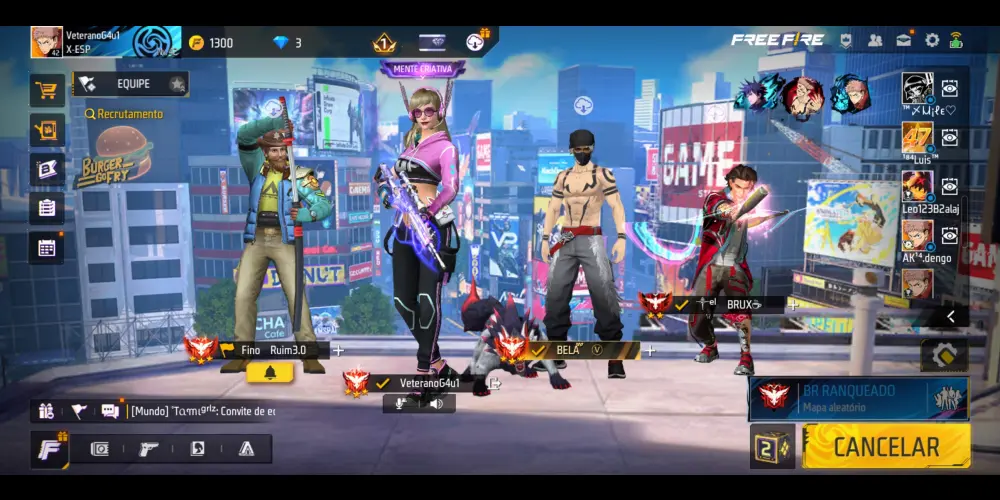Open the weapons pistol icon
1000x500 pixels.
[148, 449]
